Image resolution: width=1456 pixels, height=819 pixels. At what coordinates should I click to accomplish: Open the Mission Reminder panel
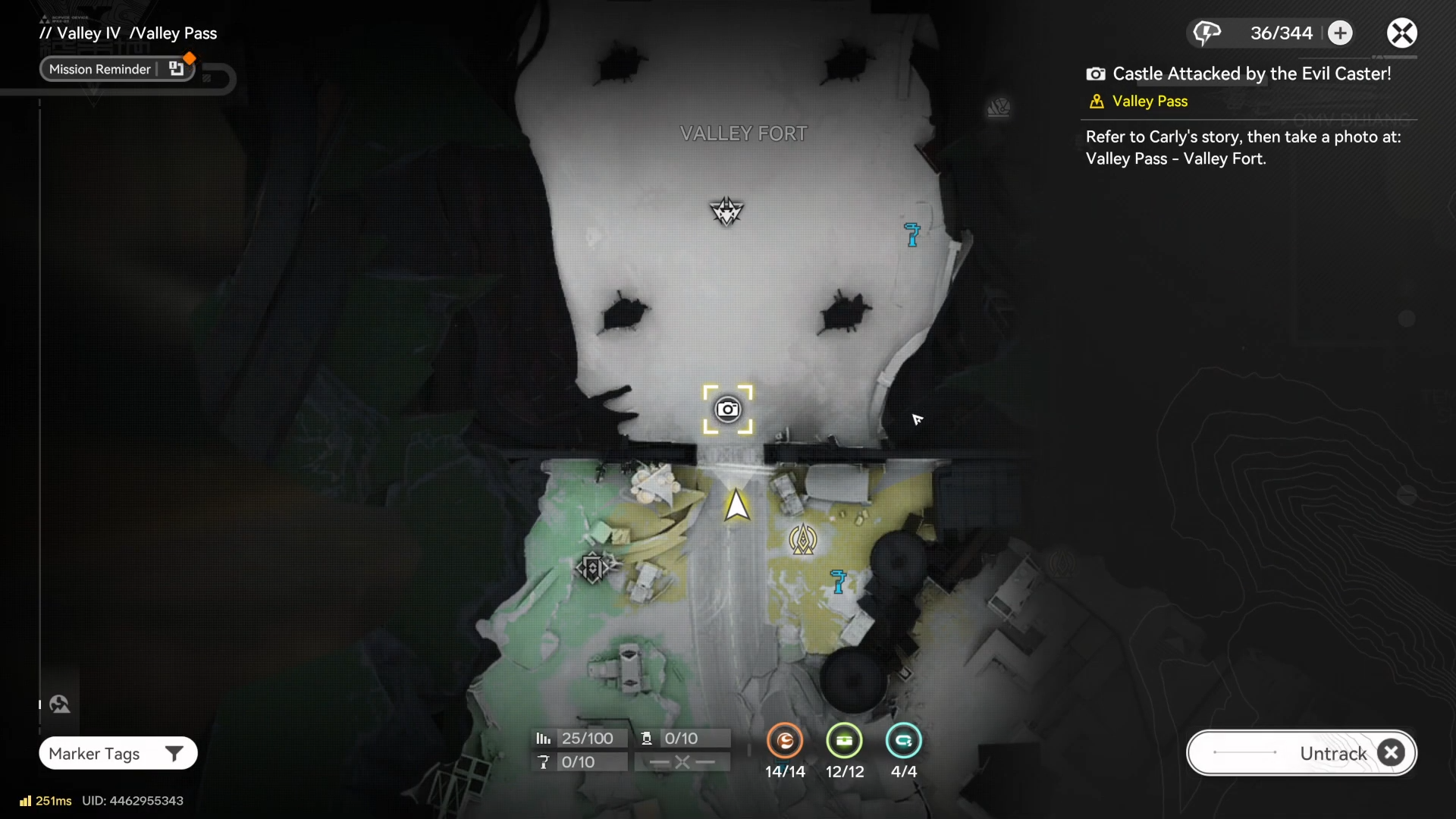(117, 69)
